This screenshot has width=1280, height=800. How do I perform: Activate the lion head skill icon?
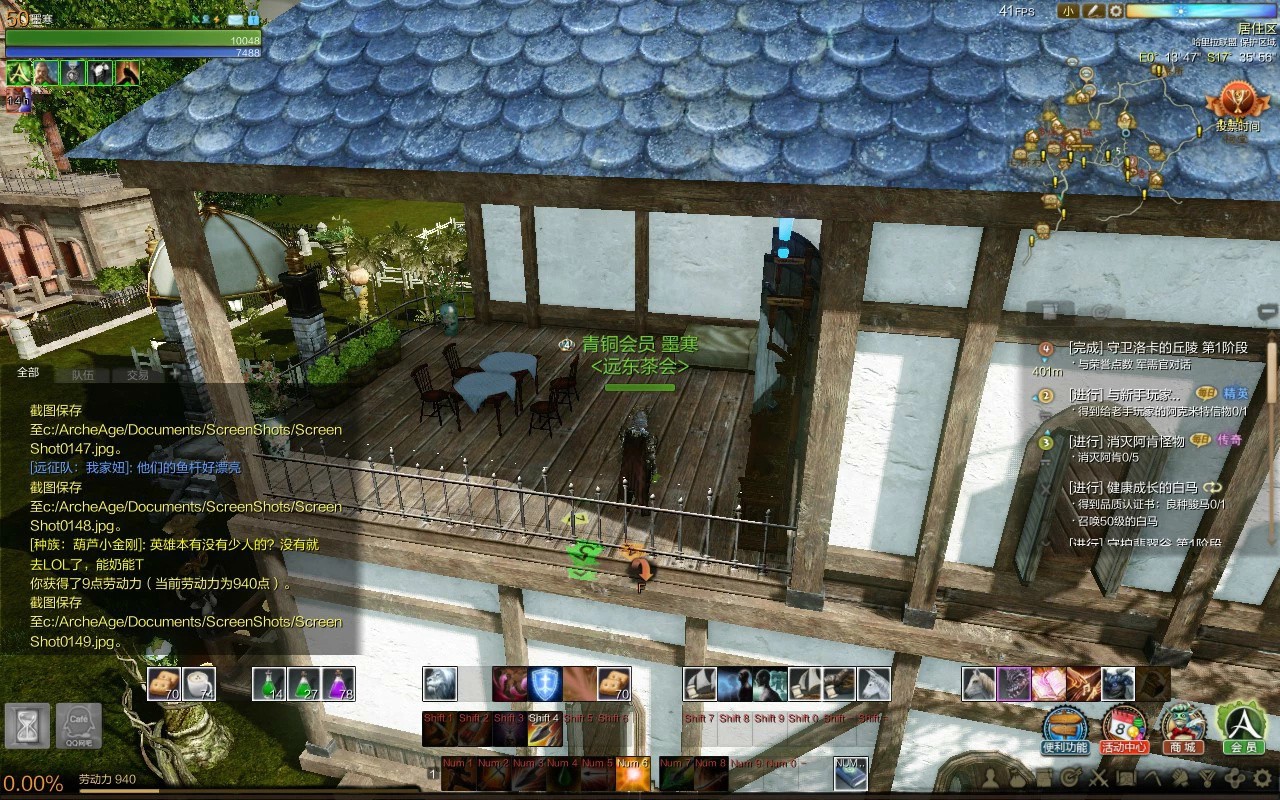coord(440,684)
